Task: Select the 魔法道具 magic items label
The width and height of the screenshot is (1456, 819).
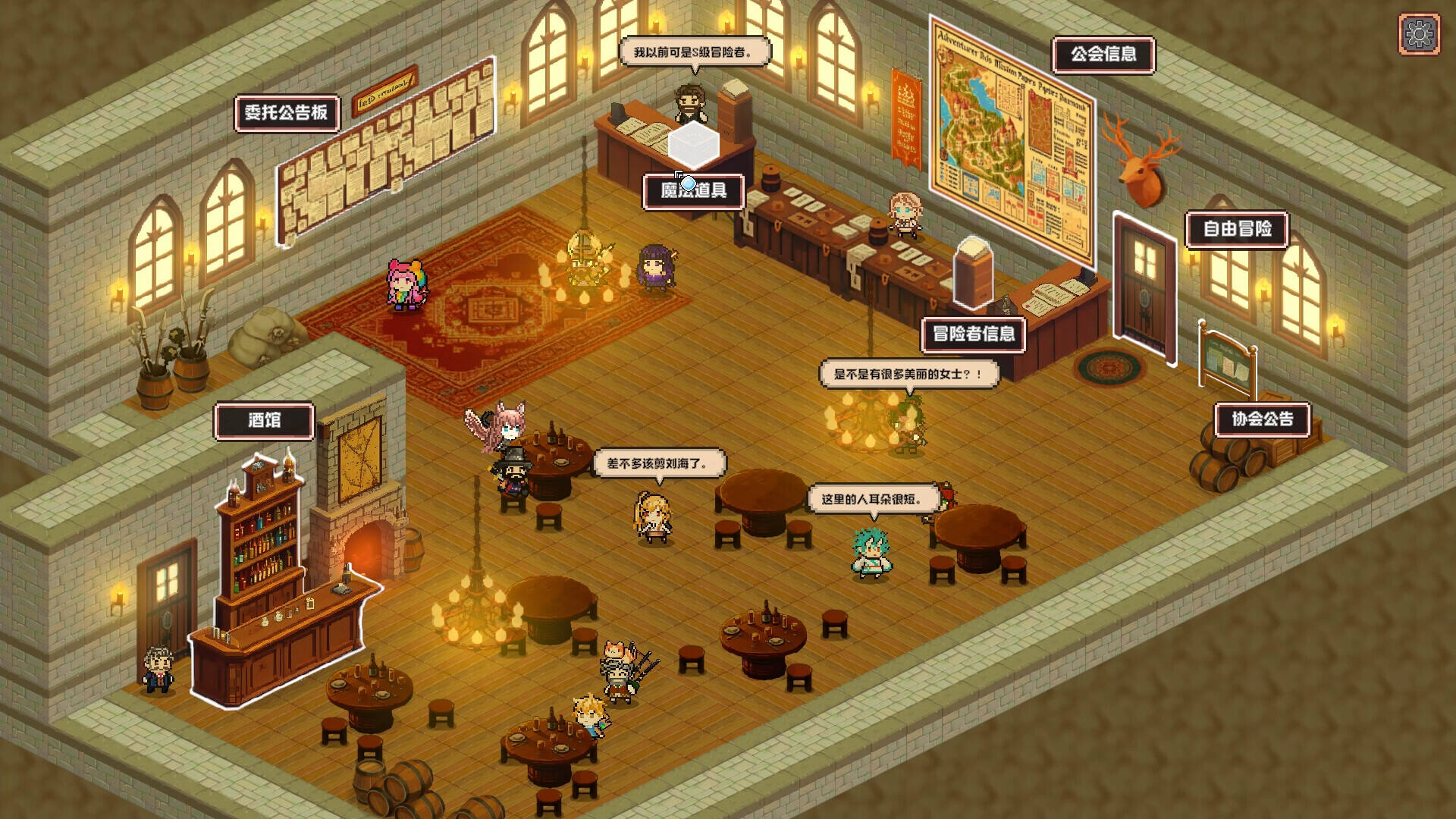Action: click(693, 190)
